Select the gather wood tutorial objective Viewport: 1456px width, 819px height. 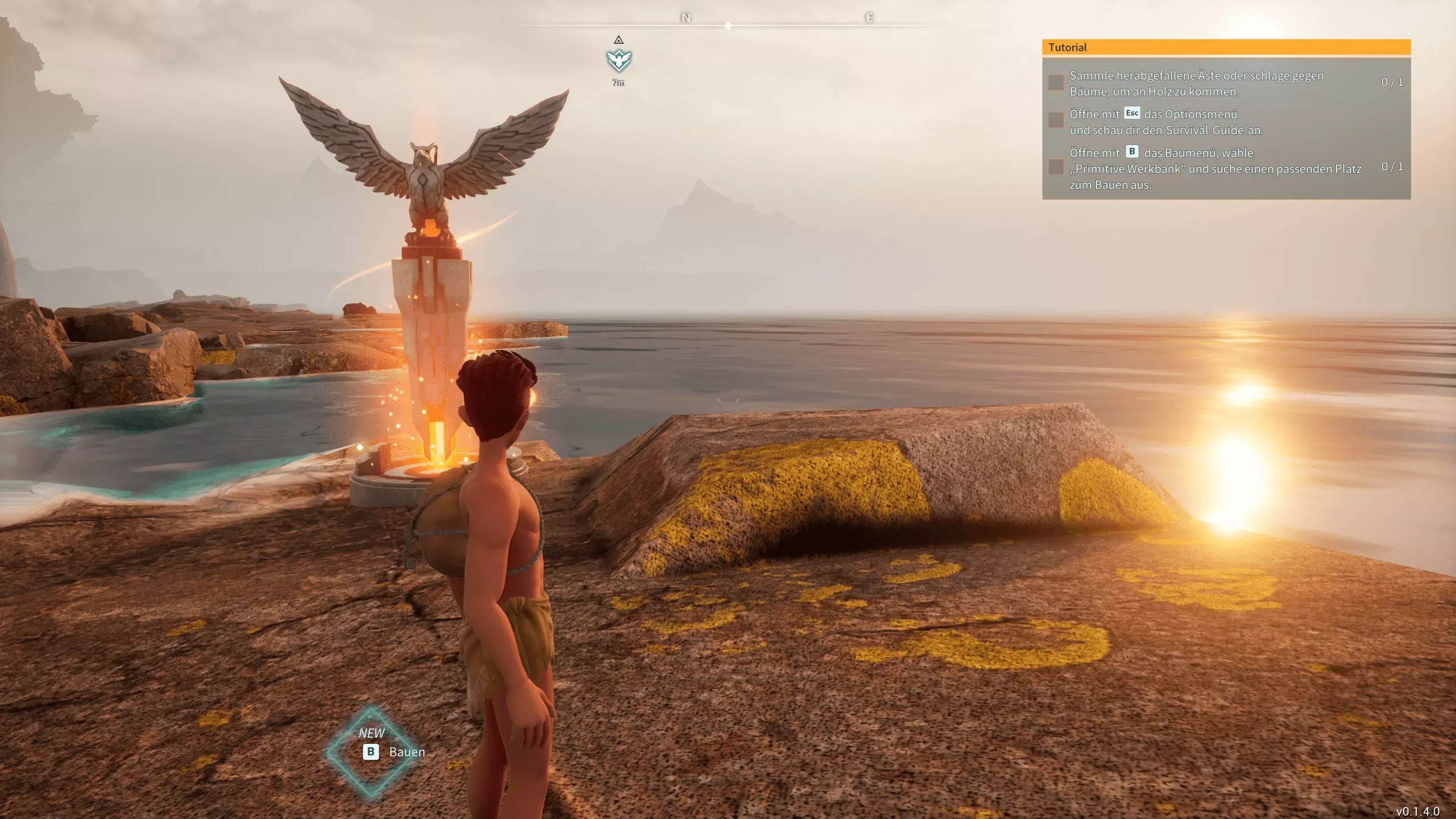pos(1196,83)
